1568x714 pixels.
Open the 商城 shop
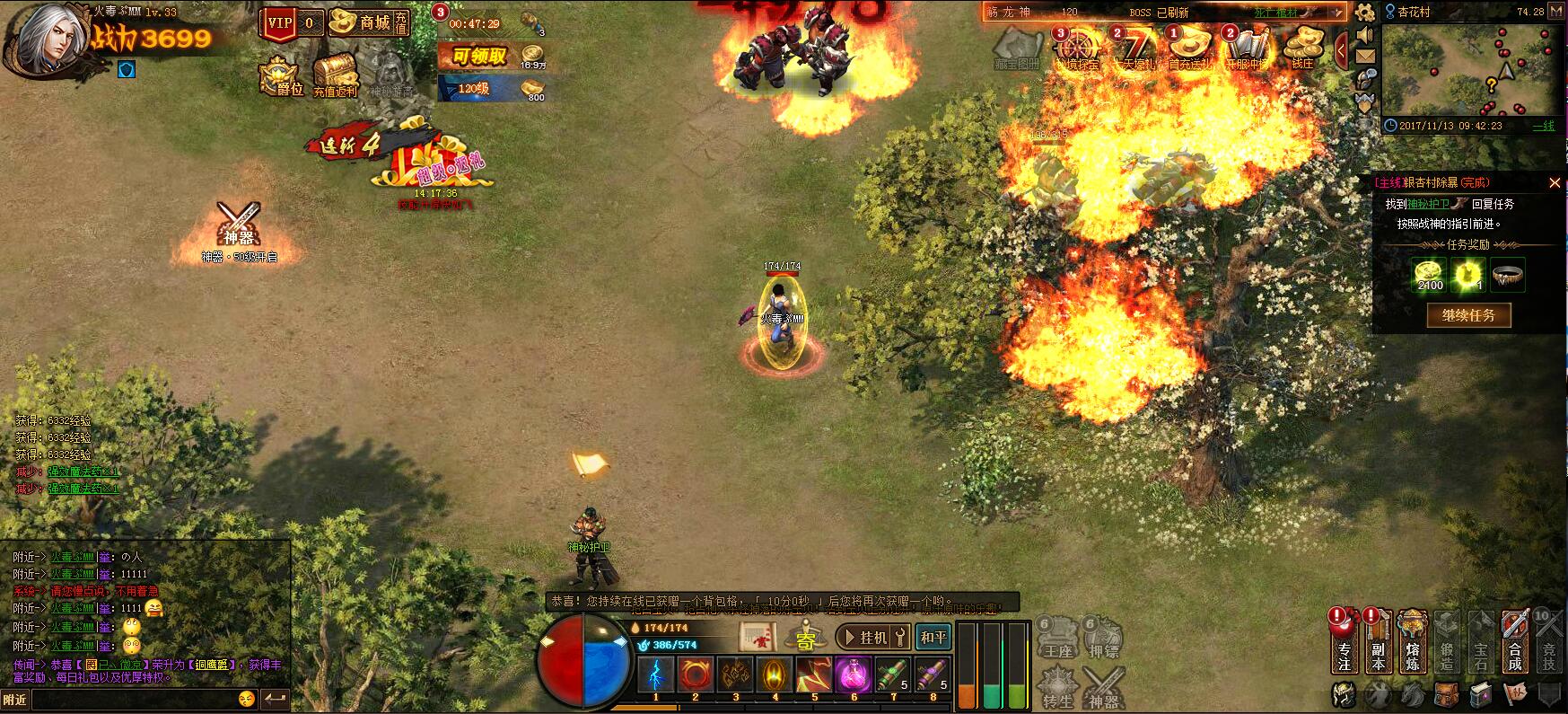(x=368, y=22)
